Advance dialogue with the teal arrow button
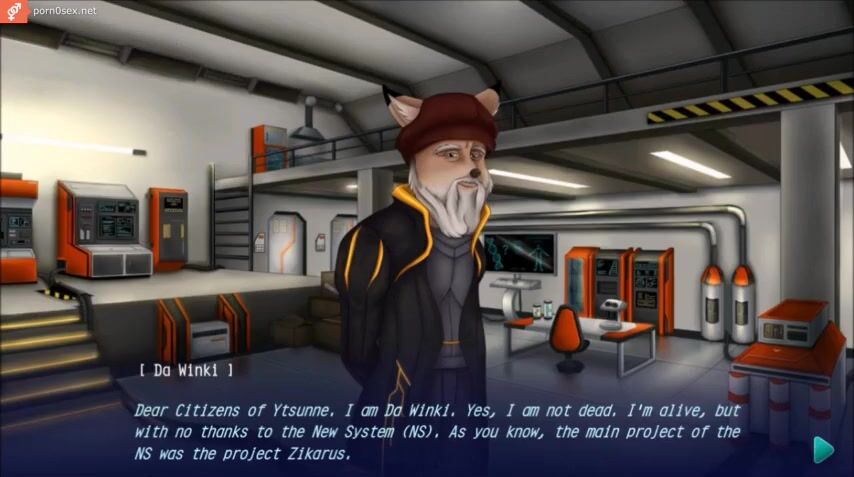The width and height of the screenshot is (854, 477). pos(823,449)
